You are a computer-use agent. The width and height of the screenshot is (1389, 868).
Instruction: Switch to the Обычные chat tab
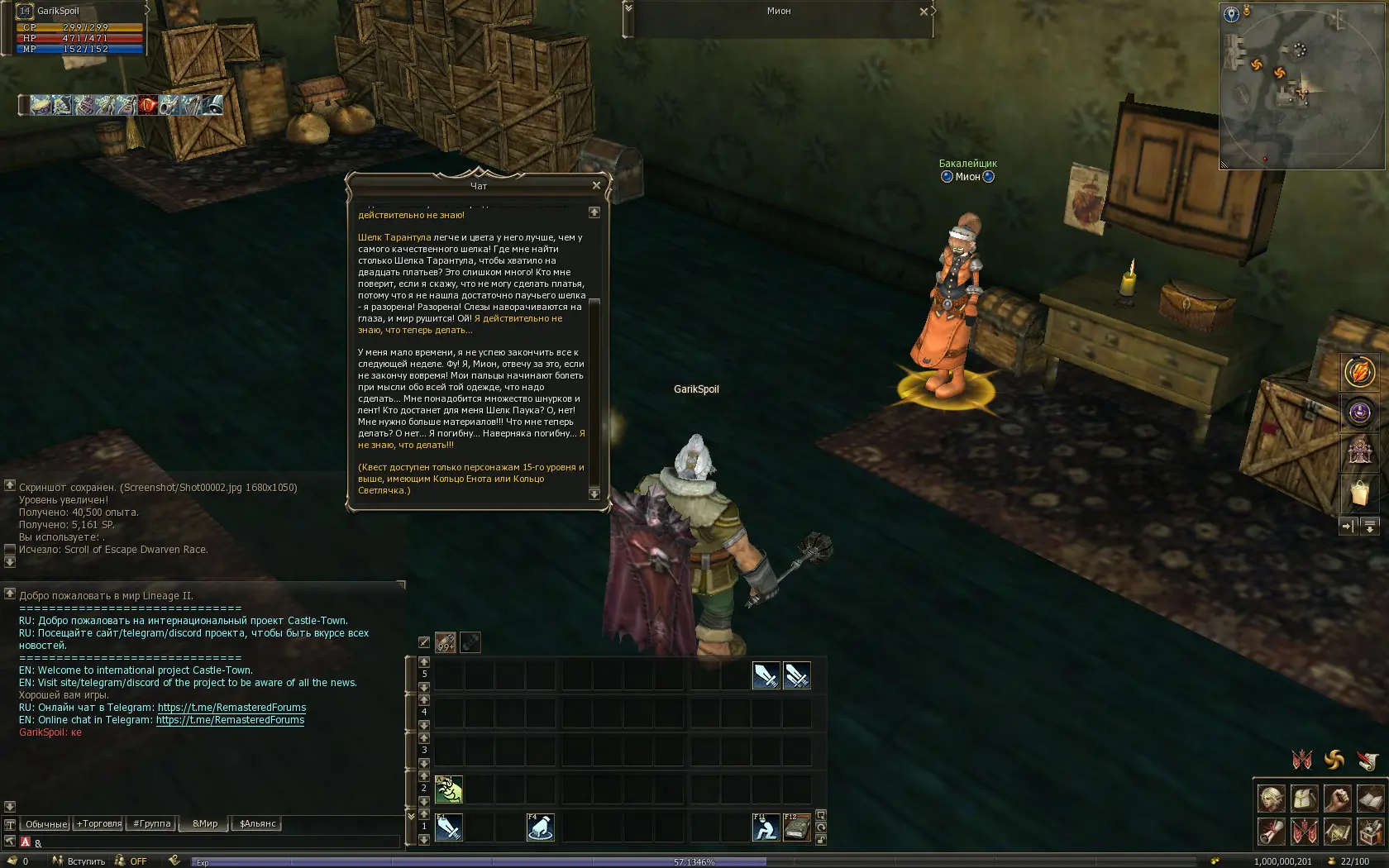(x=45, y=824)
